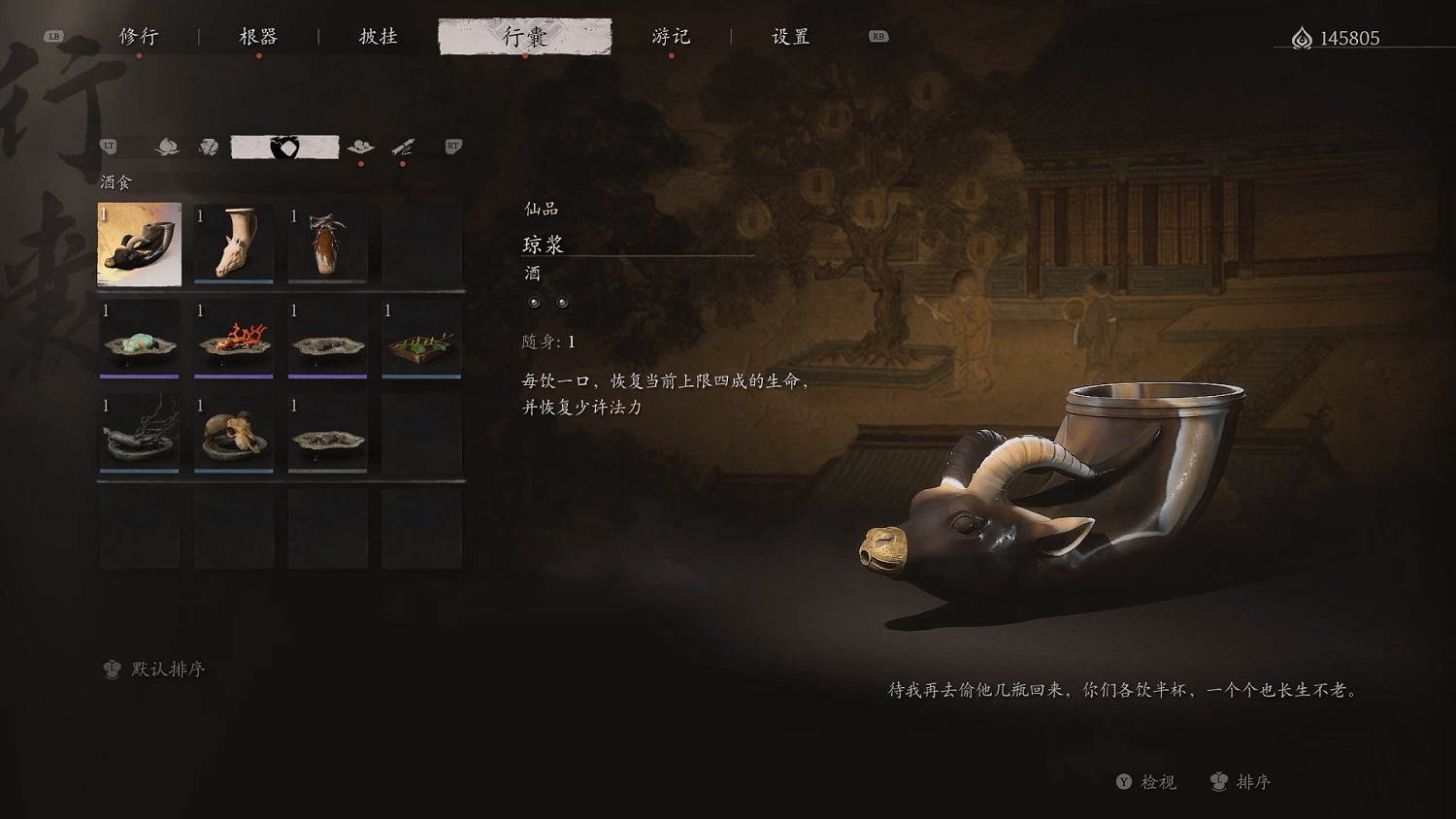Select the scroll-shaped curios category icon
This screenshot has height=819, width=1456.
click(x=402, y=146)
